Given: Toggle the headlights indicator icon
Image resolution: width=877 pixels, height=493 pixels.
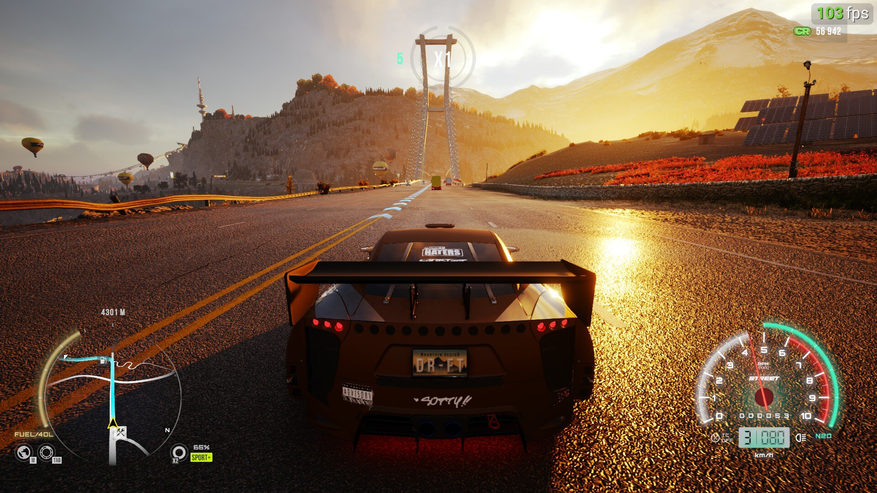Looking at the screenshot, I should tap(799, 437).
